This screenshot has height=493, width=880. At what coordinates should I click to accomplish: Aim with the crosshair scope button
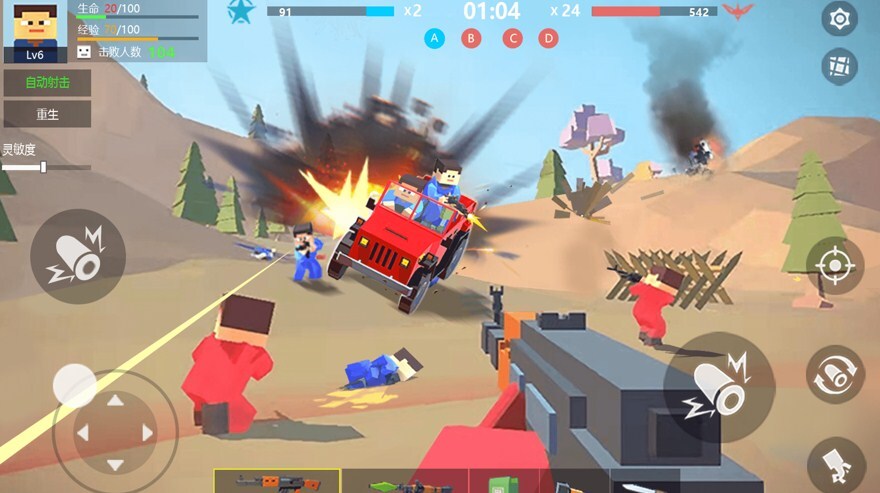pyautogui.click(x=834, y=266)
